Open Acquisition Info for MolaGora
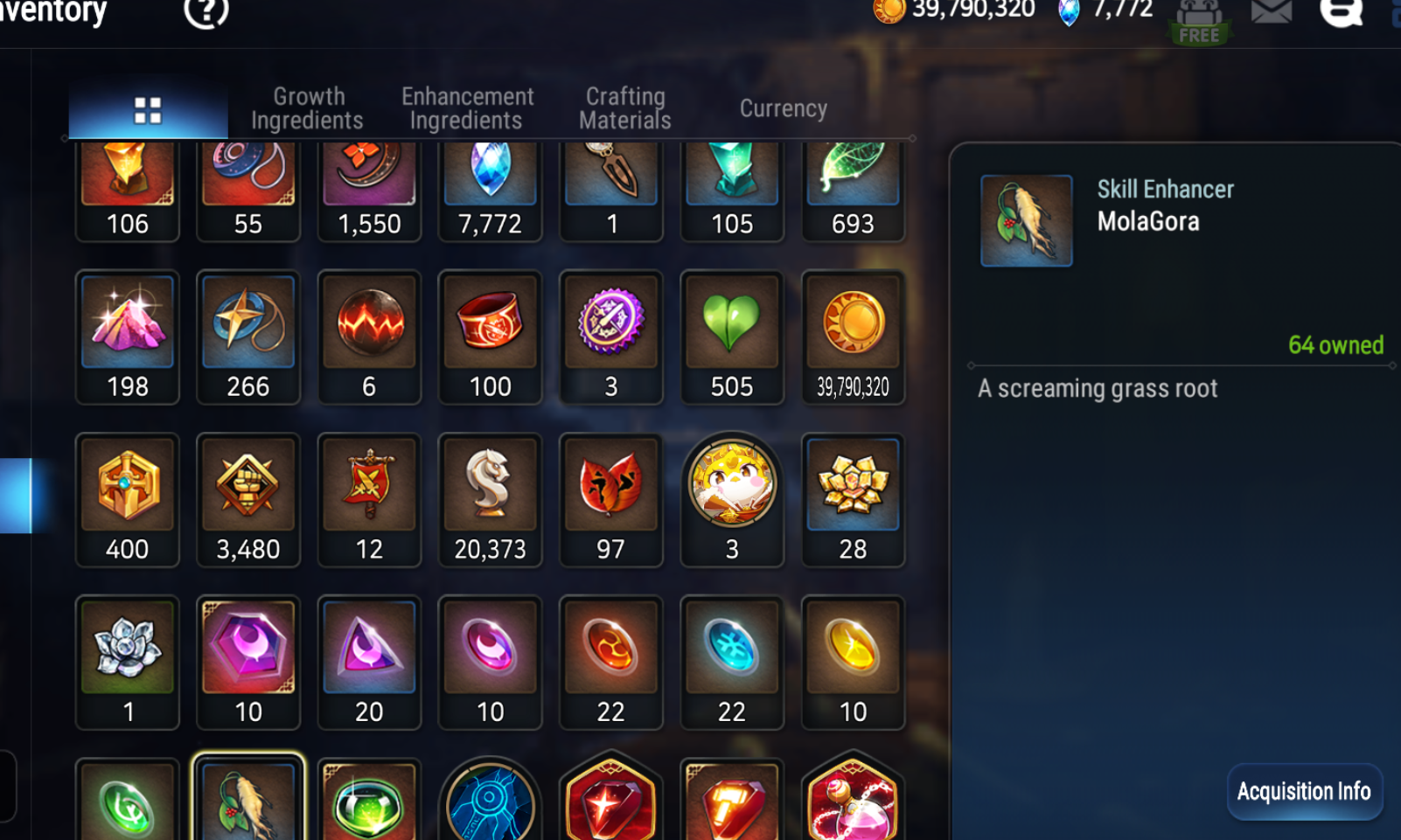The height and width of the screenshot is (840, 1401). [1303, 792]
